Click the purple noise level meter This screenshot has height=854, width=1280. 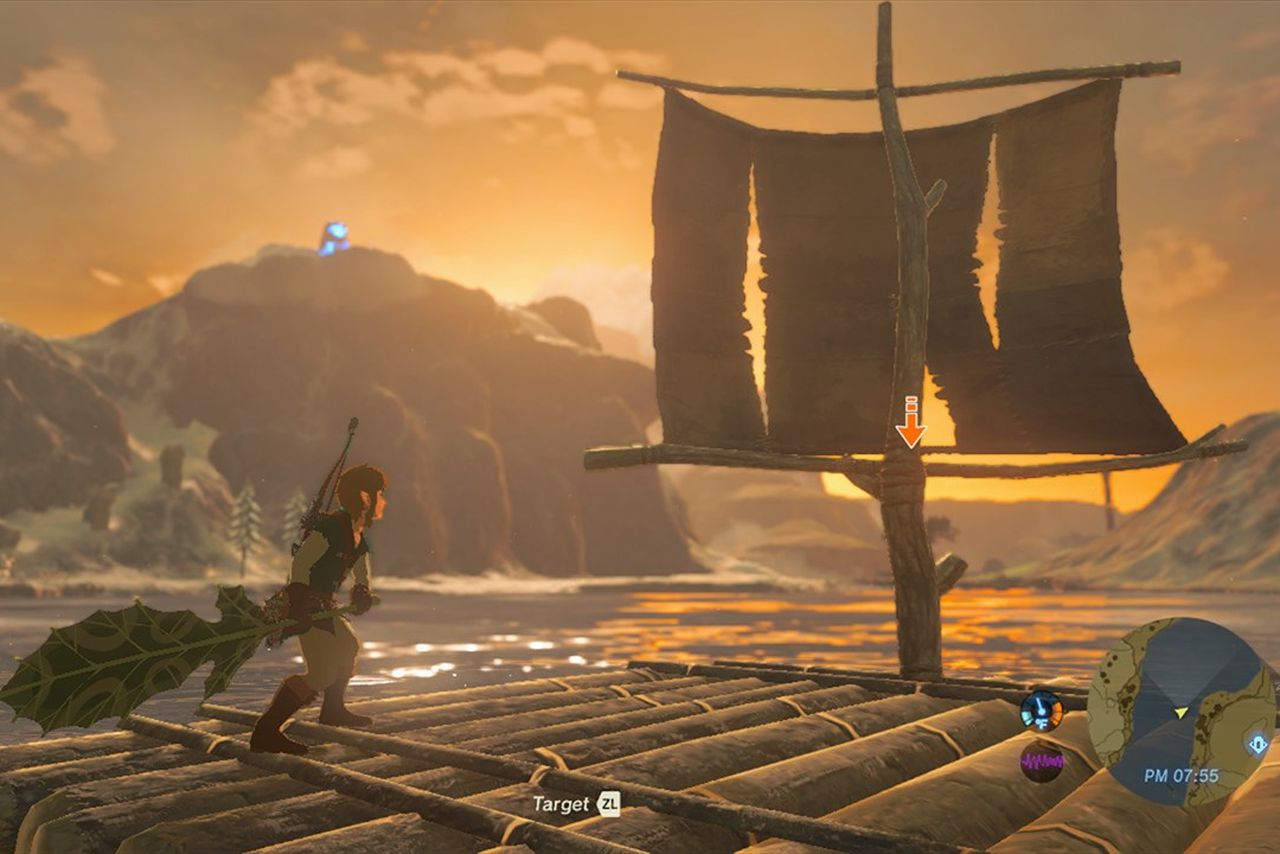1041,761
